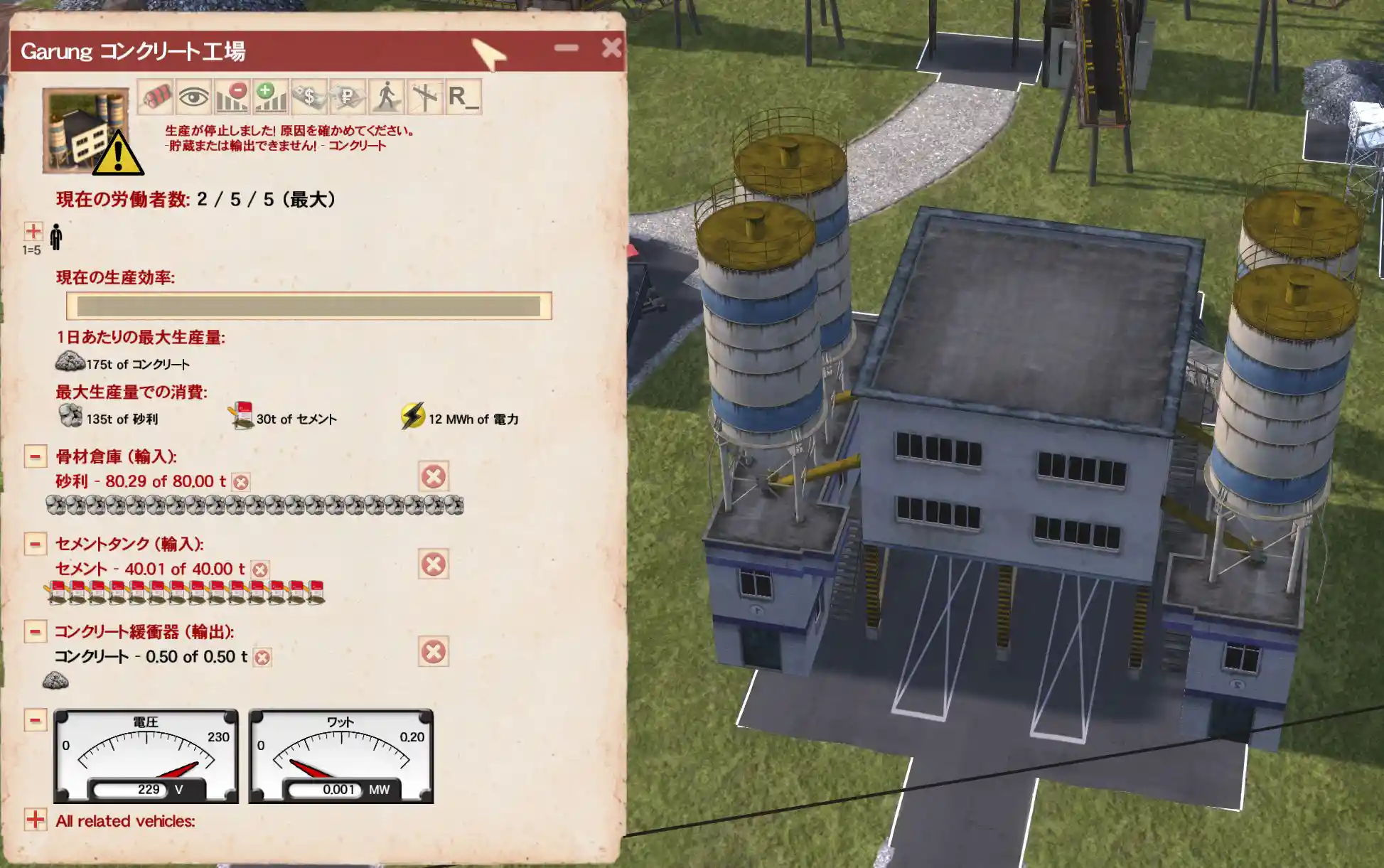The width and height of the screenshot is (1384, 868).
Task: Click the small X beside セメント amount
Action: pos(260,570)
